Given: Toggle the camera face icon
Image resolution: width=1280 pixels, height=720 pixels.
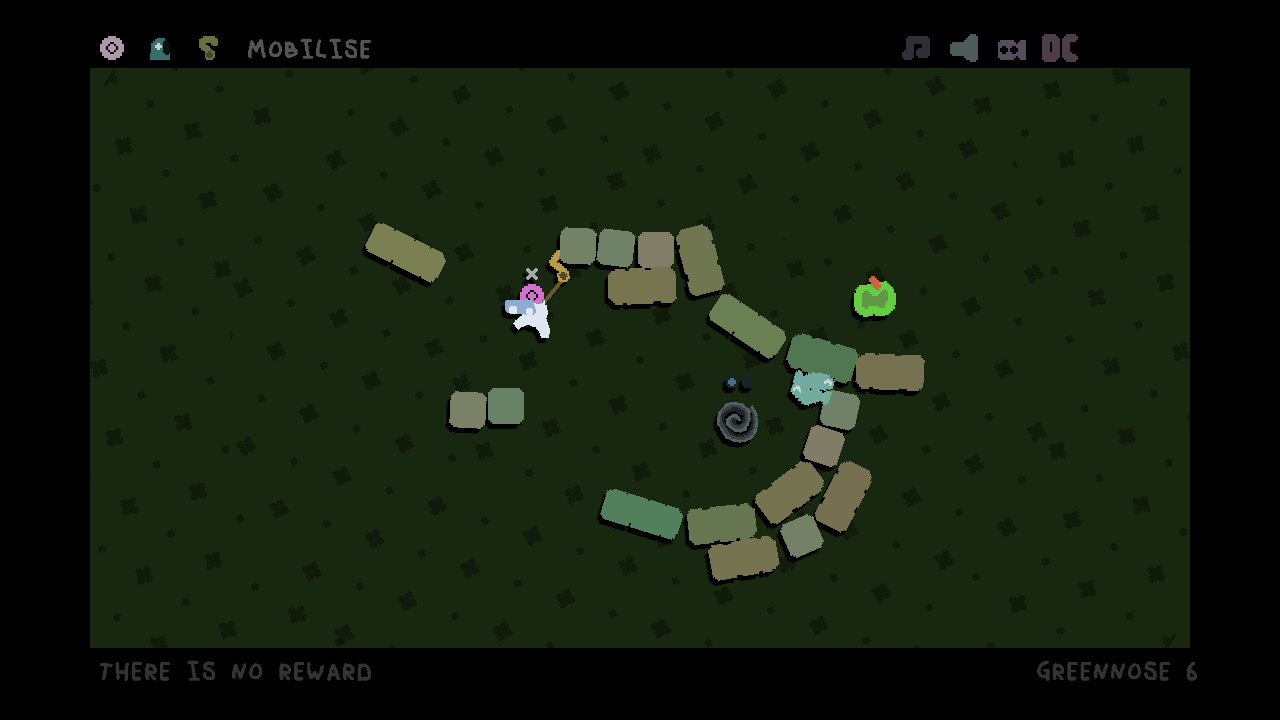Looking at the screenshot, I should (1011, 48).
